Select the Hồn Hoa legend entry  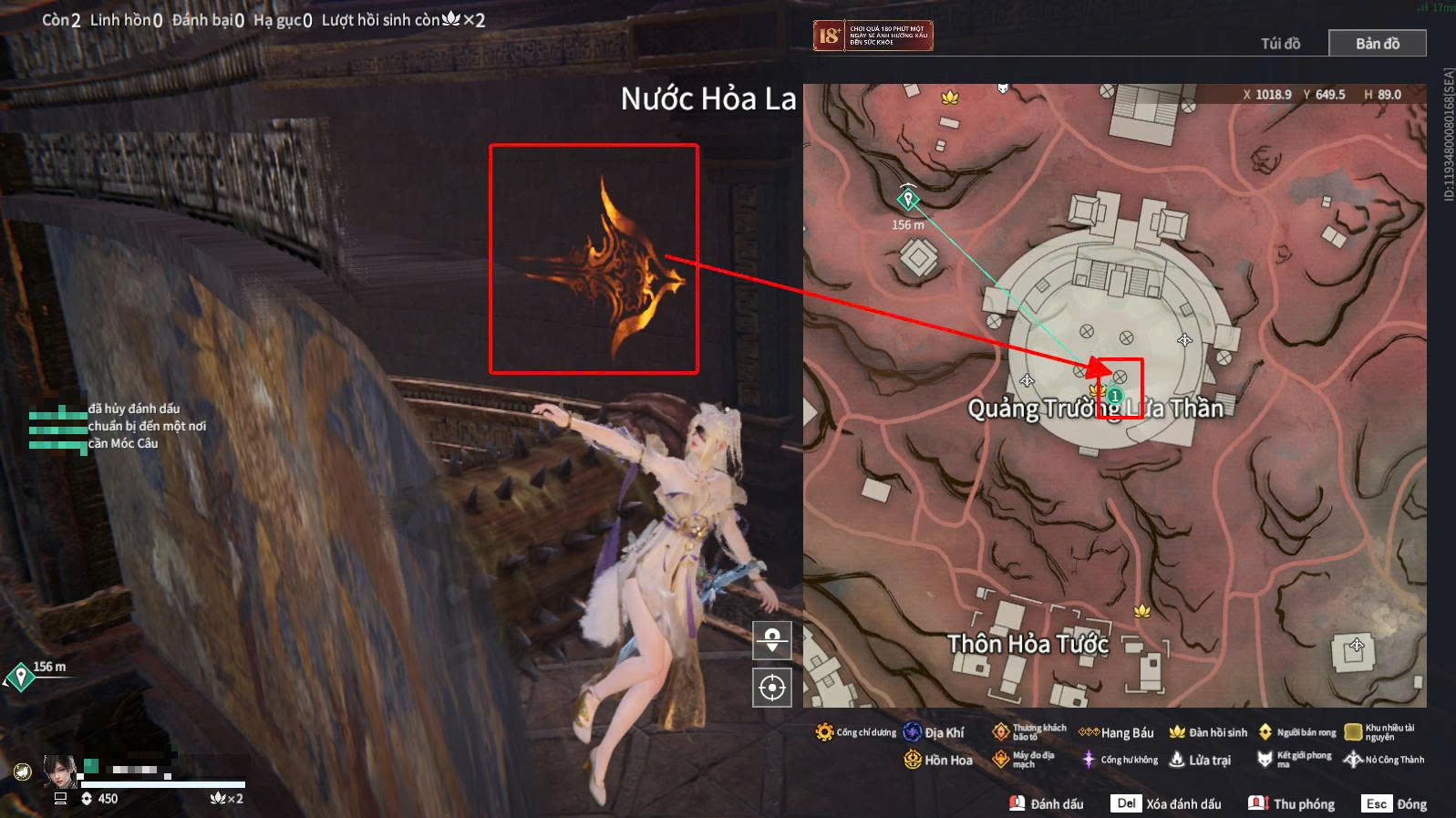pos(938,760)
